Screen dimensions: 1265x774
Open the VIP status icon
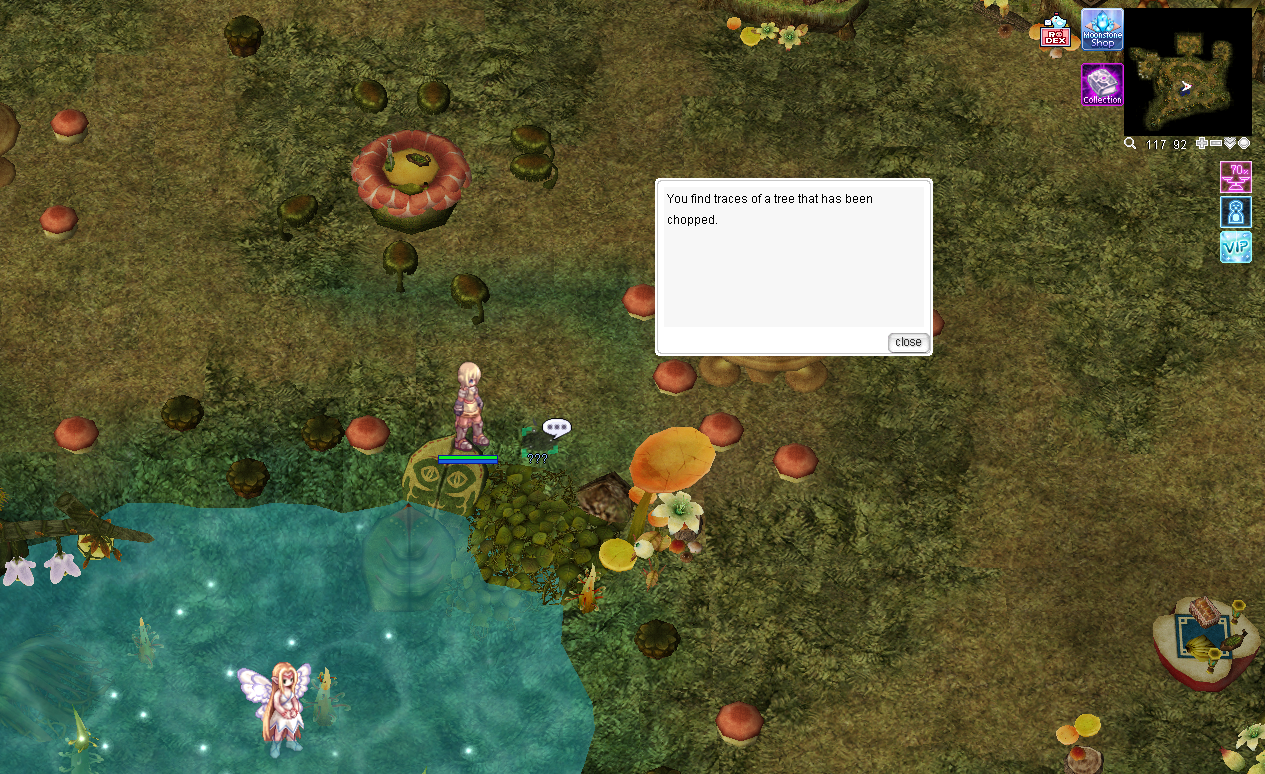pyautogui.click(x=1236, y=247)
